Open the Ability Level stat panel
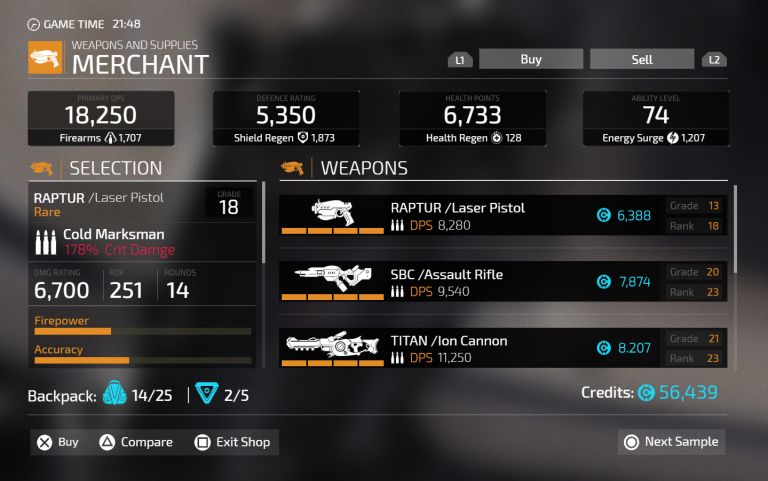 (656, 119)
